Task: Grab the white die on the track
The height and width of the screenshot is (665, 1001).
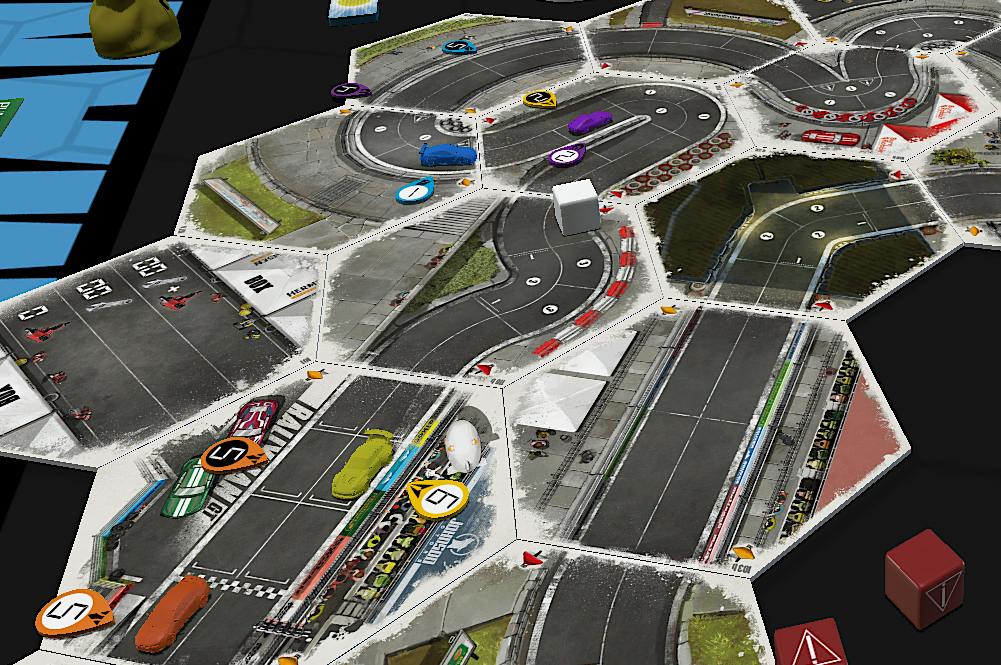Action: 575,206
